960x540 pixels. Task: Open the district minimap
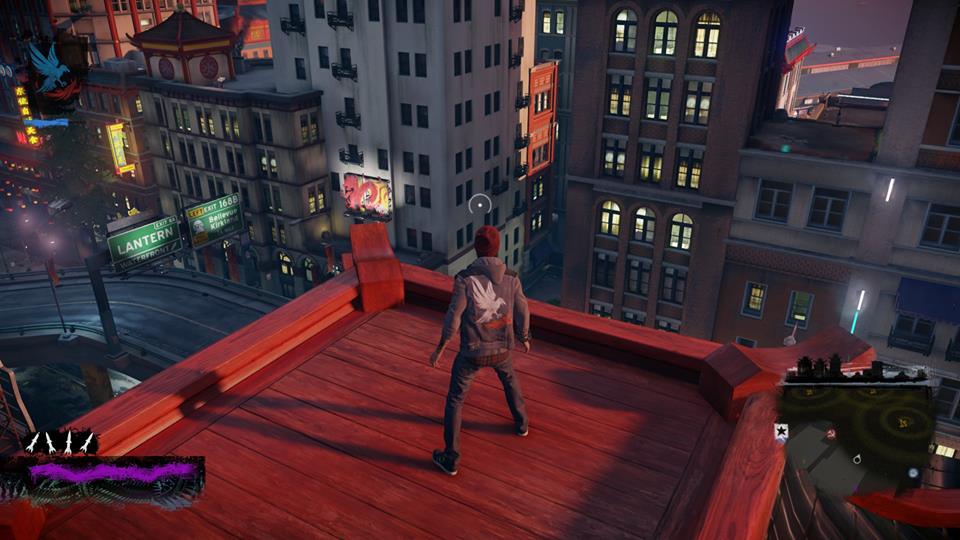pos(858,431)
